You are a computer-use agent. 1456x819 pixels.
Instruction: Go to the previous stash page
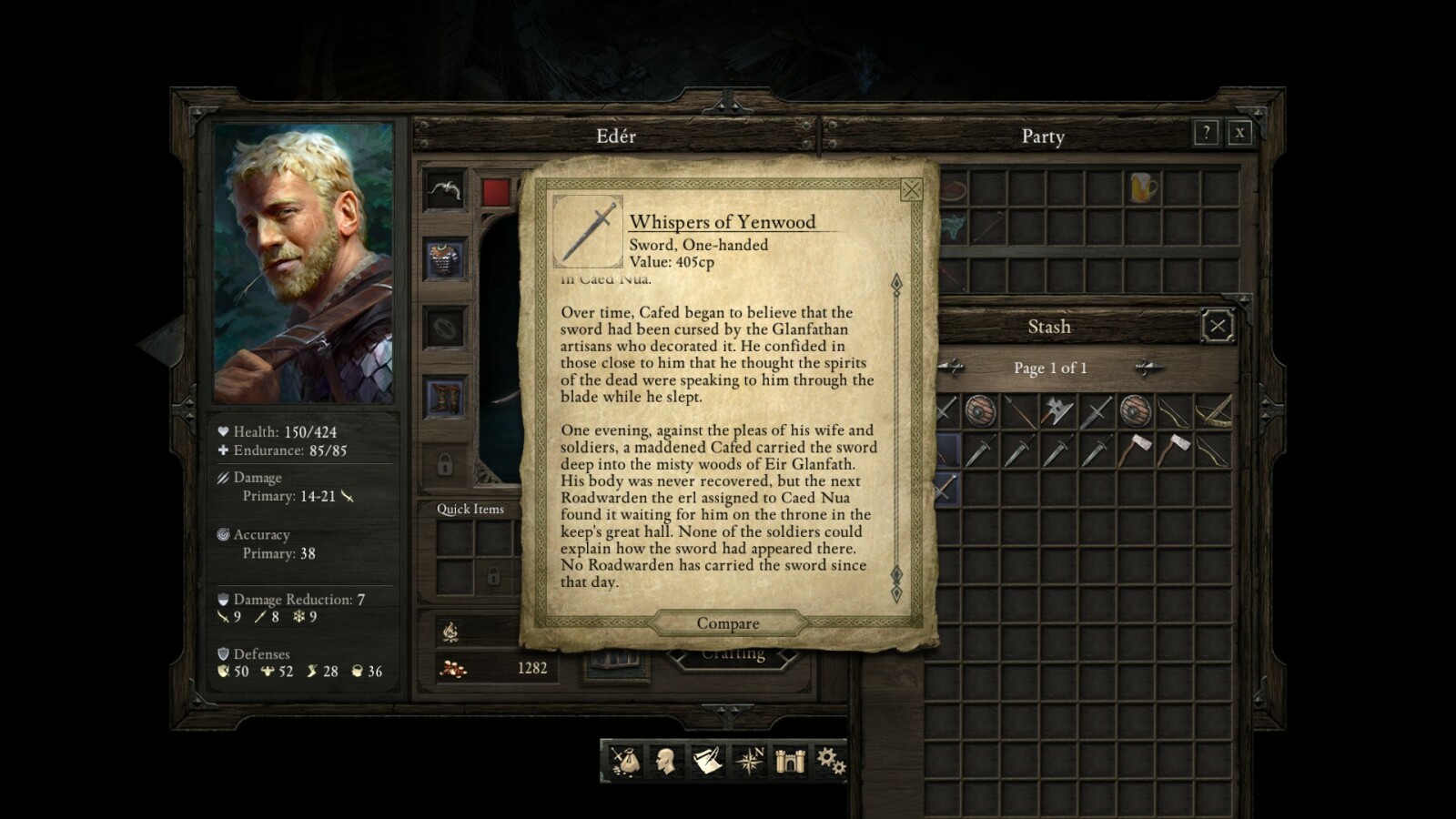click(x=951, y=368)
